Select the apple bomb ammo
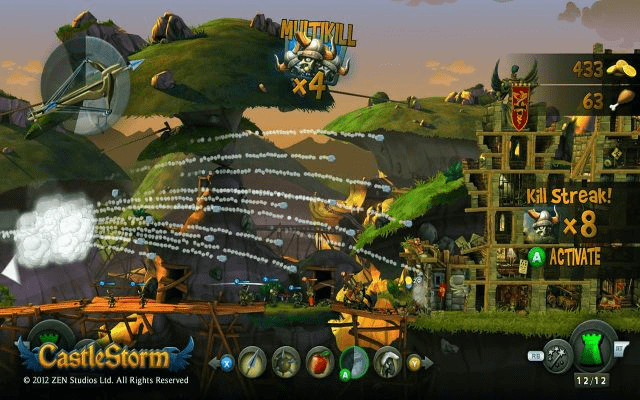Image resolution: width=640 pixels, height=400 pixels. point(320,360)
